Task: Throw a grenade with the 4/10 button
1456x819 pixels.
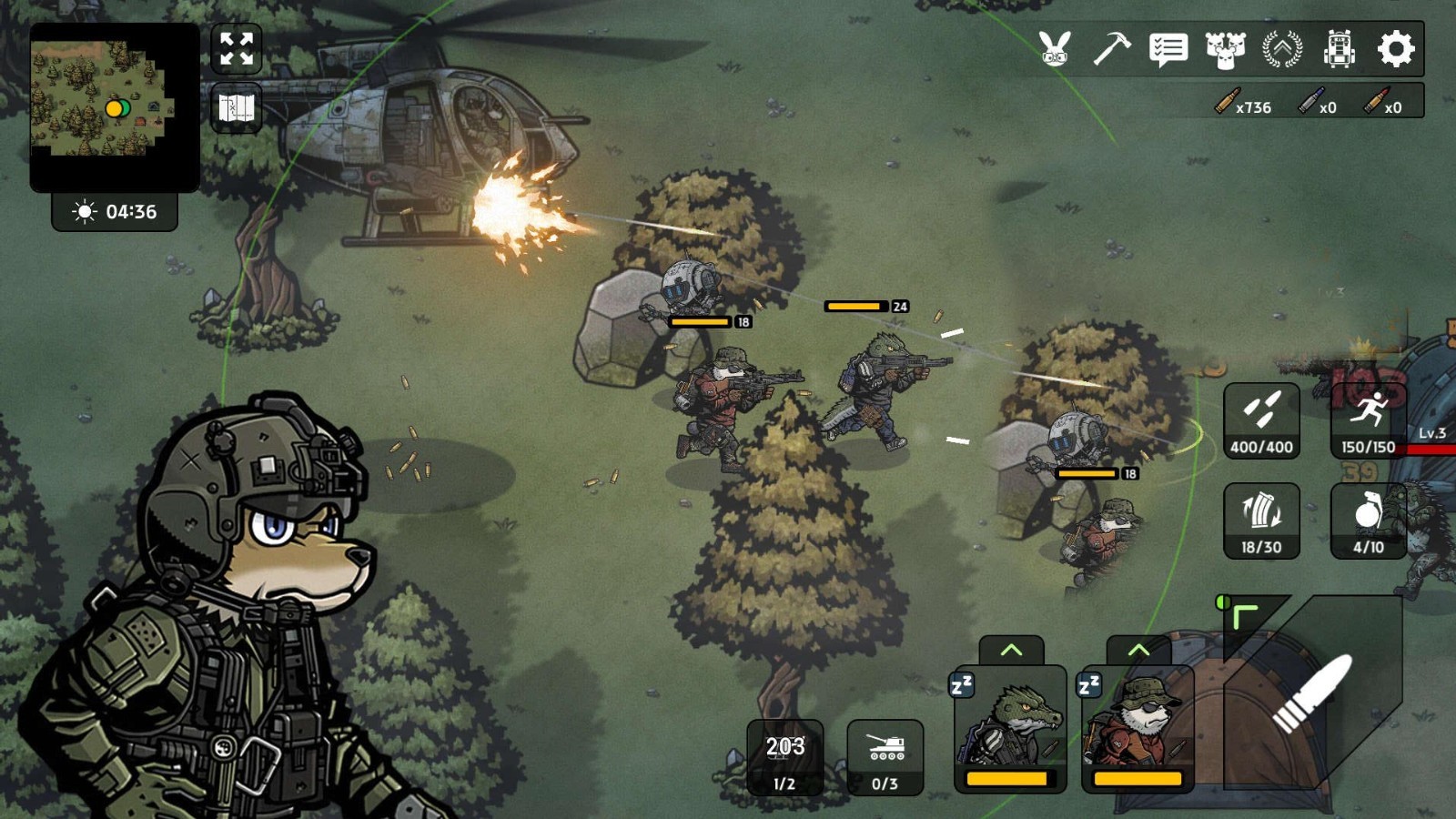Action: click(1368, 521)
